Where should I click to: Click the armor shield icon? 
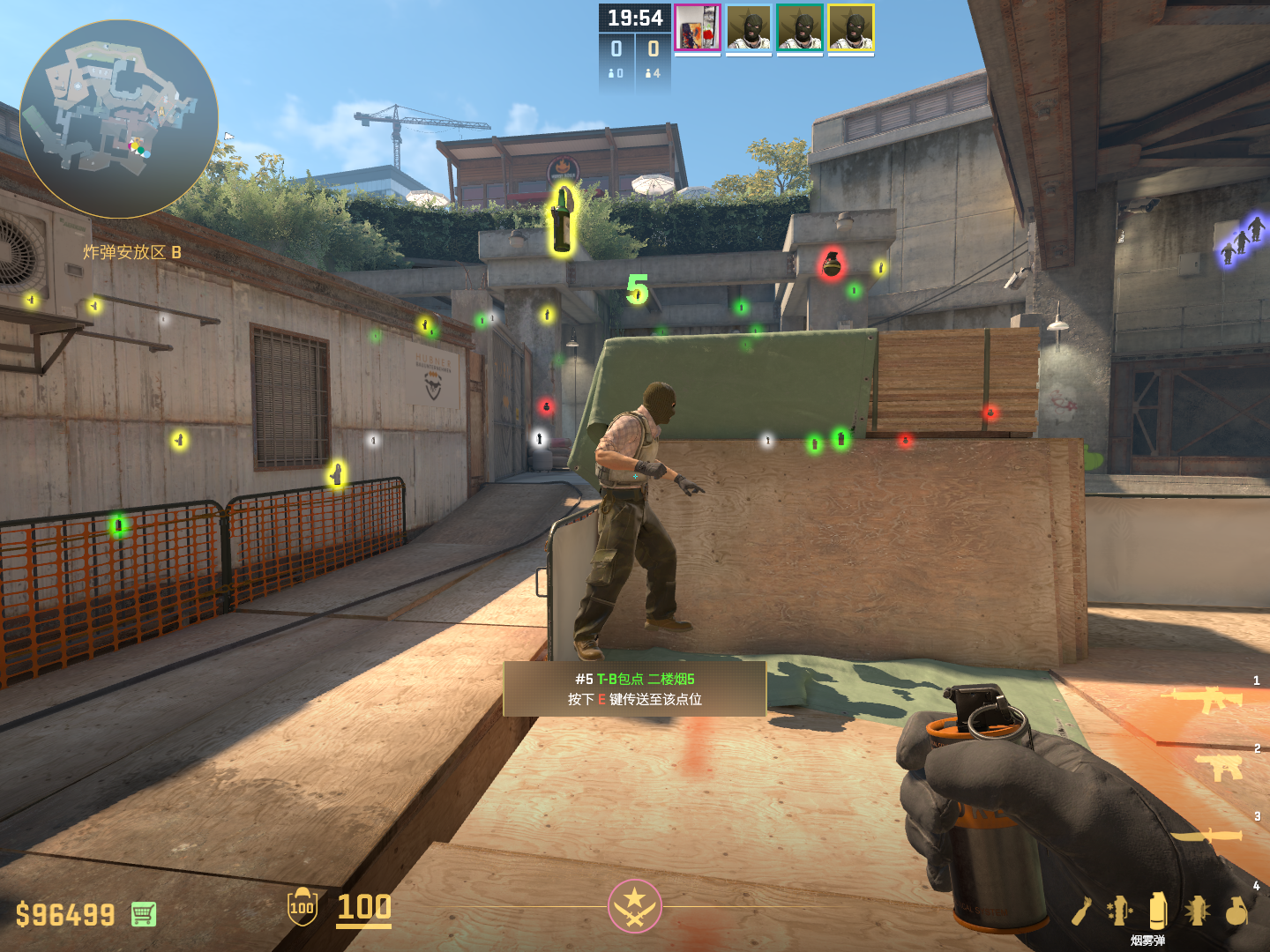[x=302, y=907]
